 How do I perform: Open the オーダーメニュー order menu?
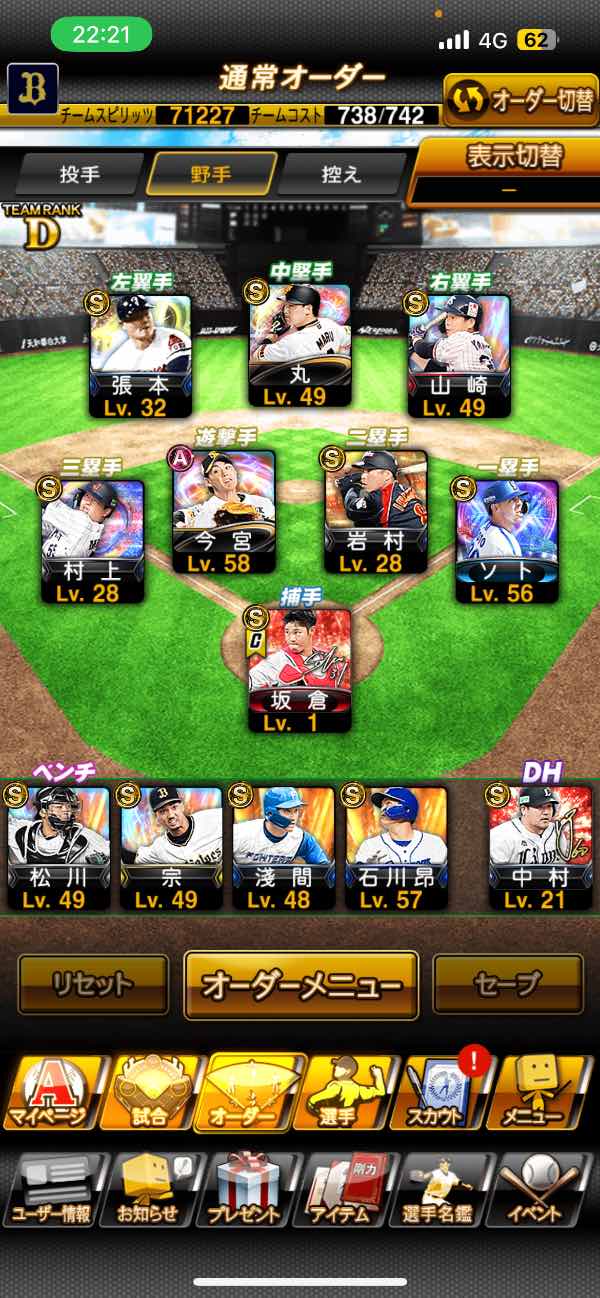pyautogui.click(x=300, y=984)
